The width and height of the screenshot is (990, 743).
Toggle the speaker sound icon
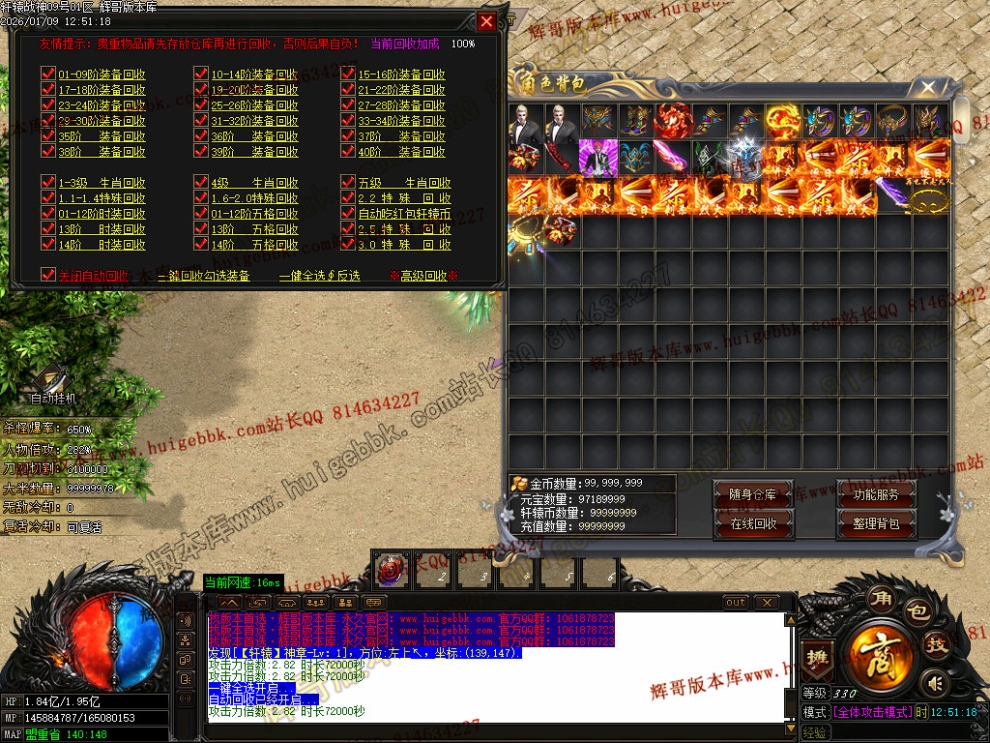pos(935,684)
